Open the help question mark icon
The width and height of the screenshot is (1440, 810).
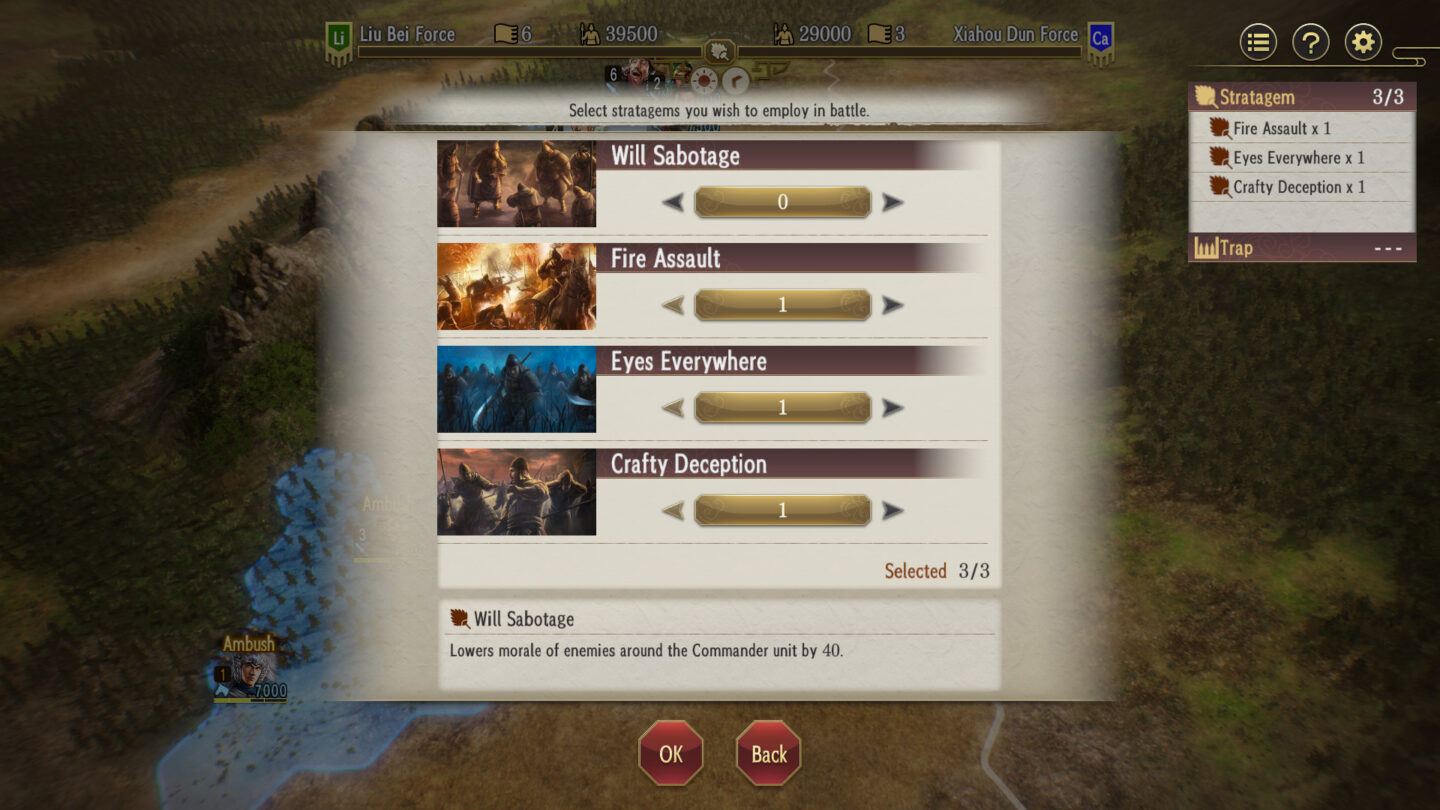point(1311,42)
